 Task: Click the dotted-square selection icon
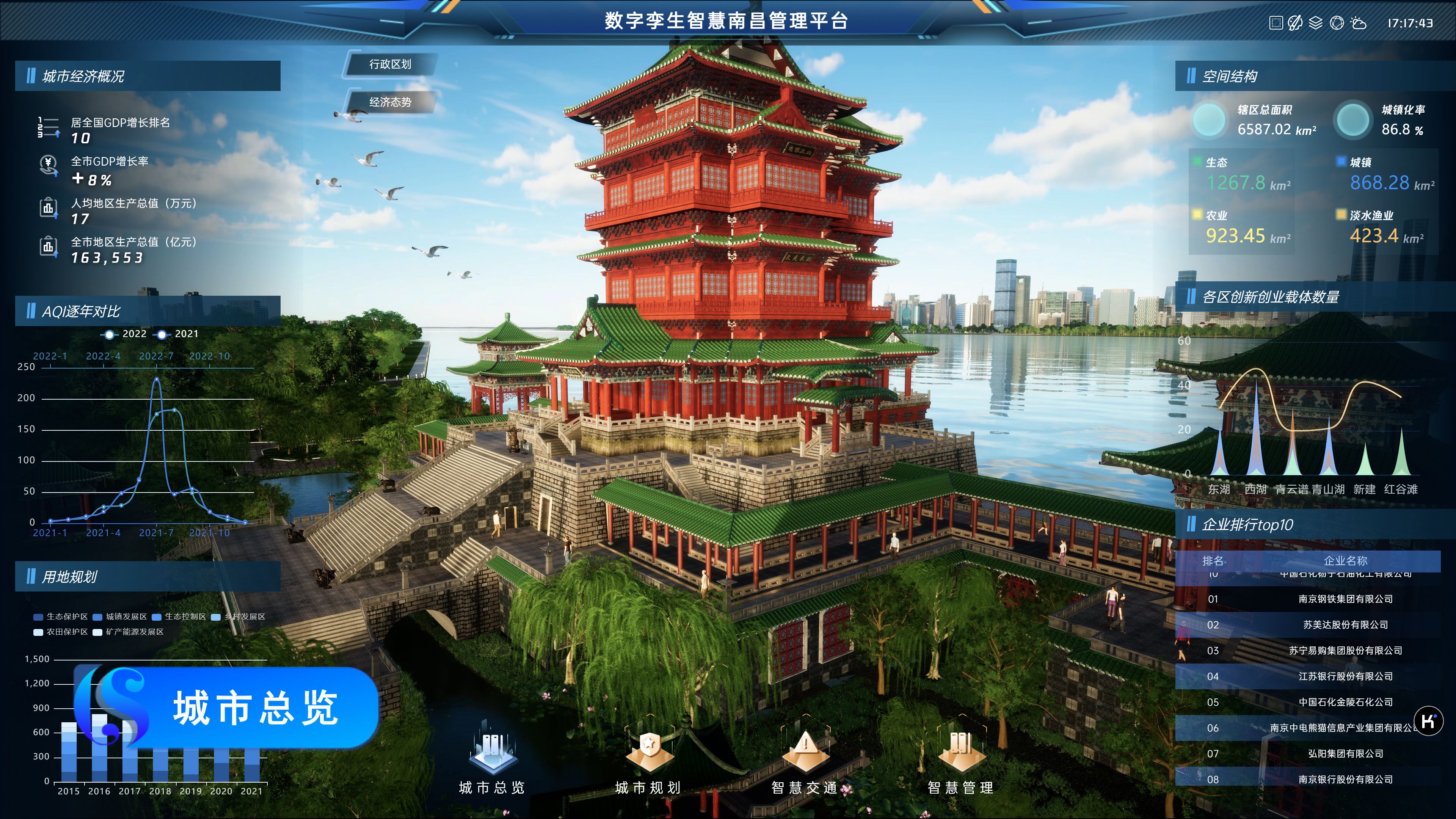(x=1276, y=23)
